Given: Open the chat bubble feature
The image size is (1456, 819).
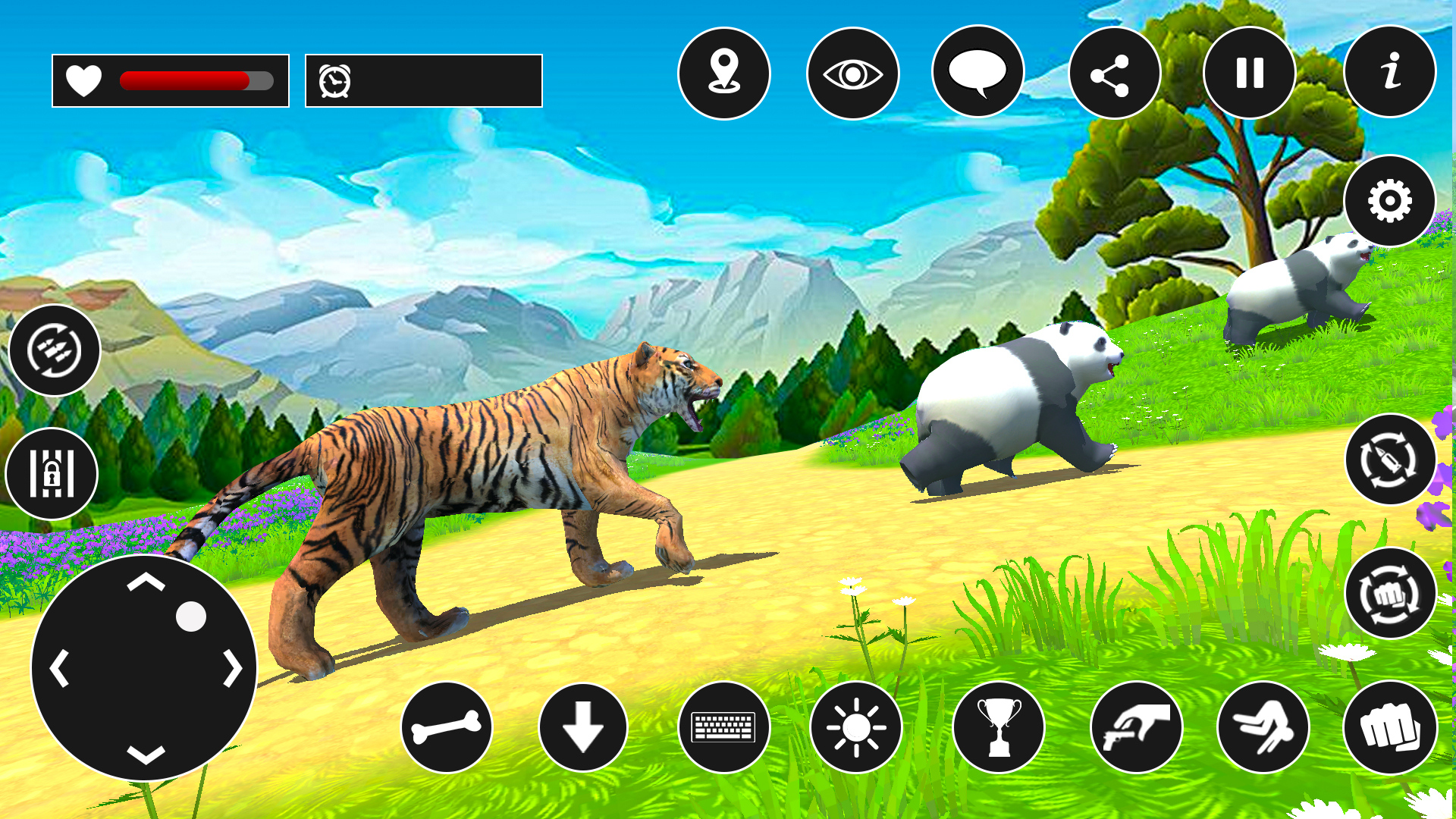Looking at the screenshot, I should click(981, 72).
